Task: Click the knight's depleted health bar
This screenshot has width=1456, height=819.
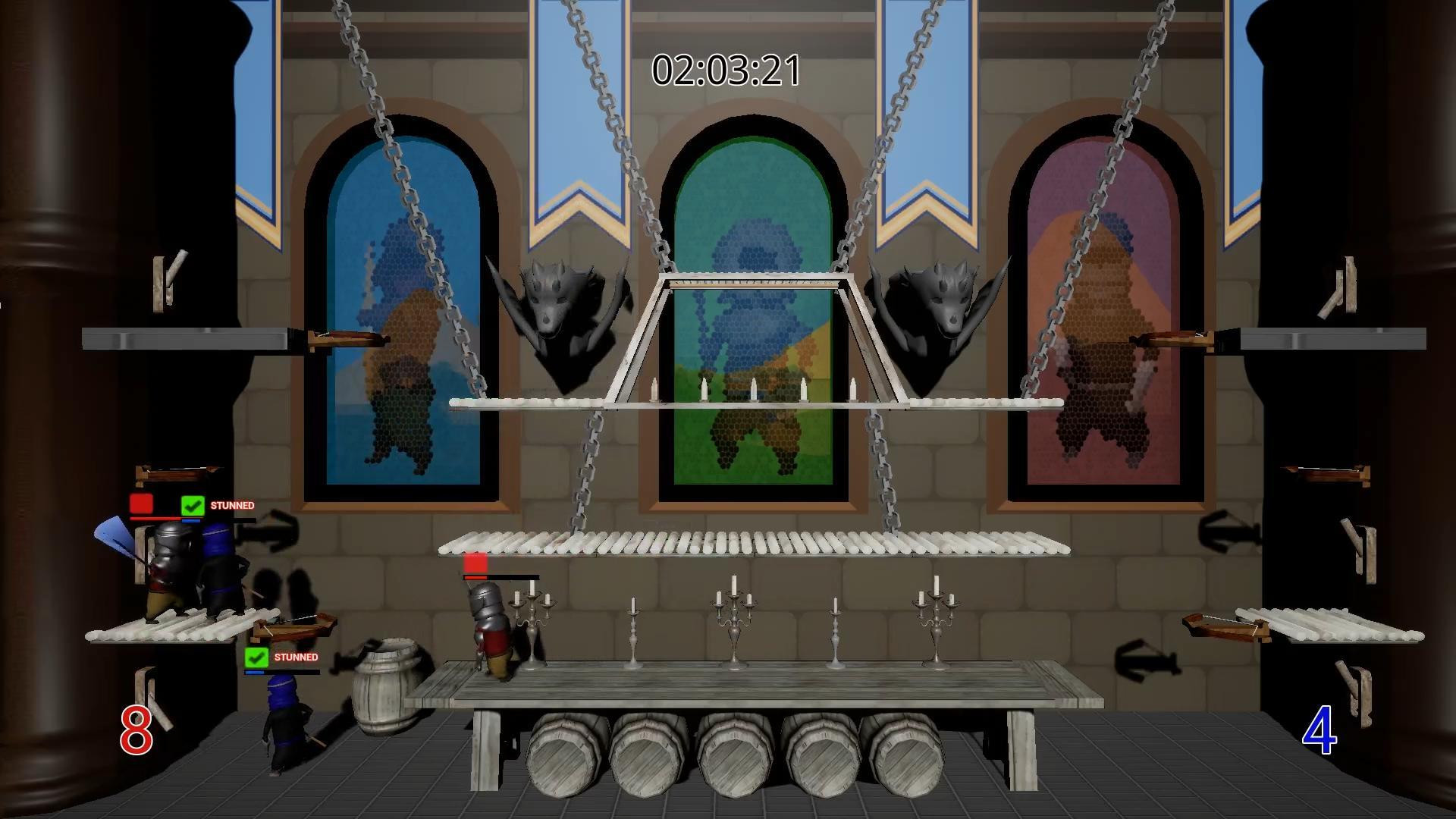Action: click(x=502, y=578)
